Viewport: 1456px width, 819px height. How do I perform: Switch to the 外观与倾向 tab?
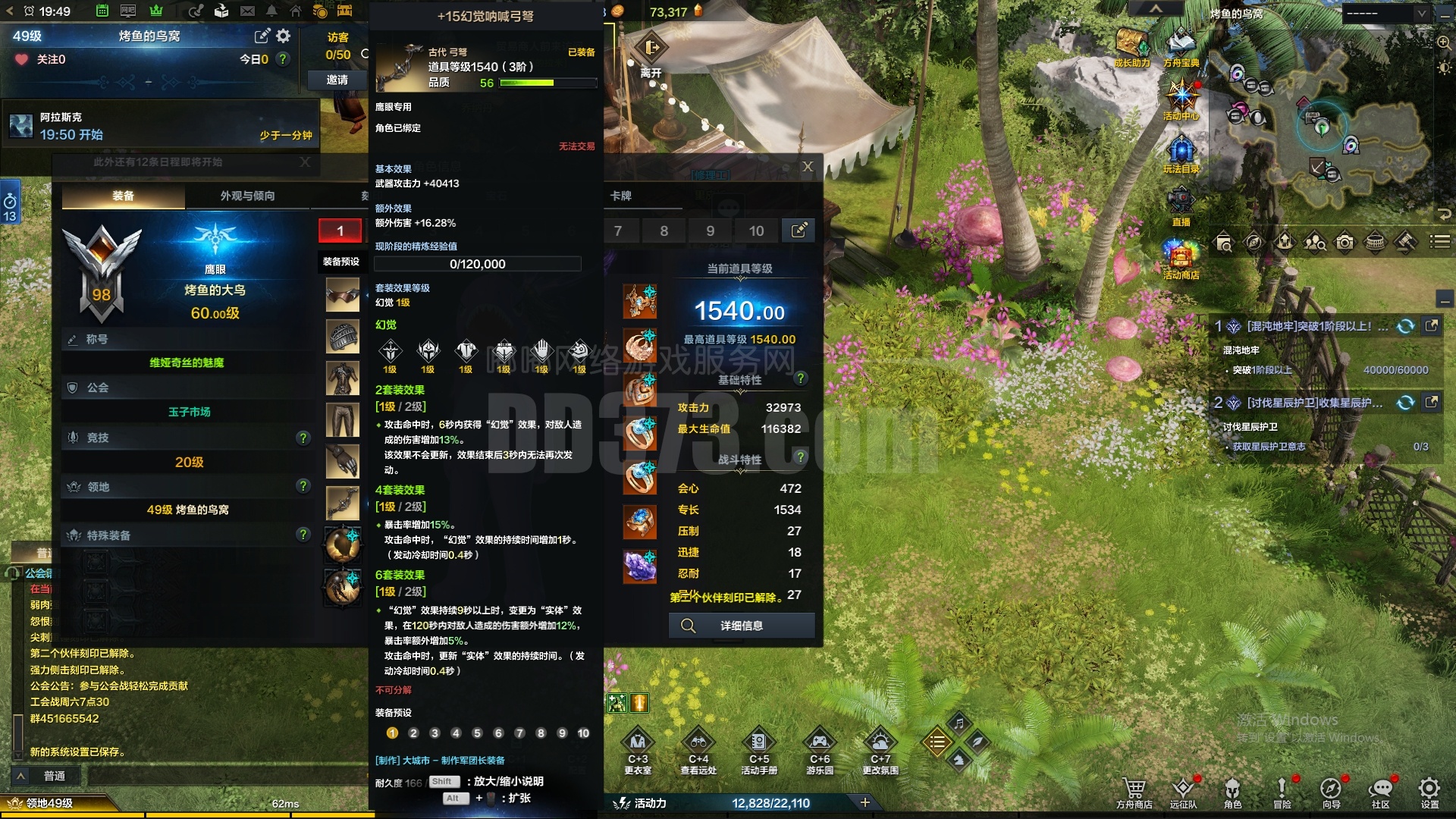[247, 196]
